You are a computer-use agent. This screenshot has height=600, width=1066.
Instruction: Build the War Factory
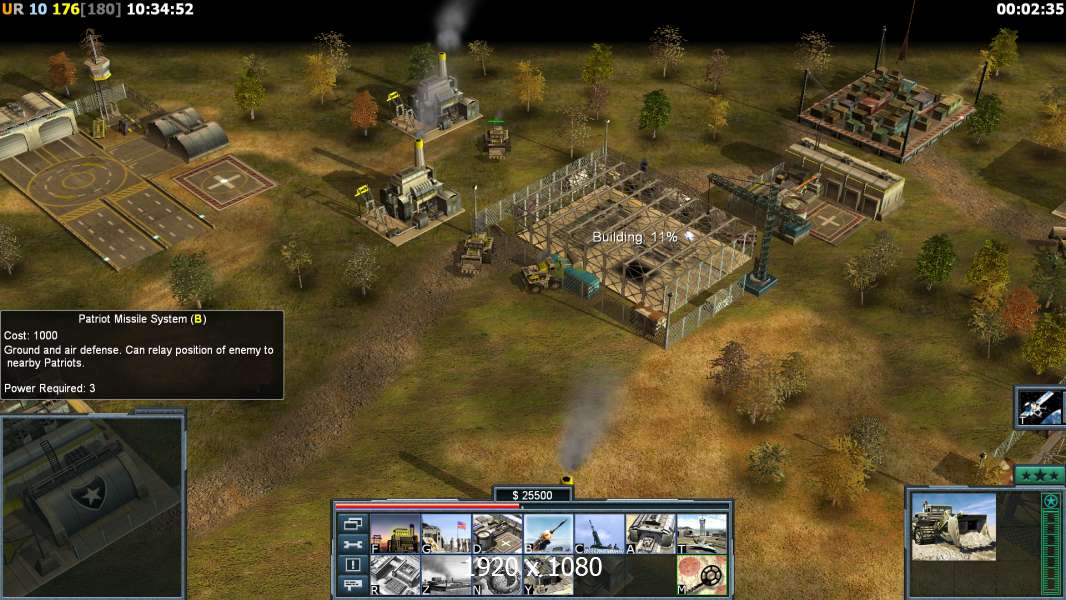click(650, 534)
